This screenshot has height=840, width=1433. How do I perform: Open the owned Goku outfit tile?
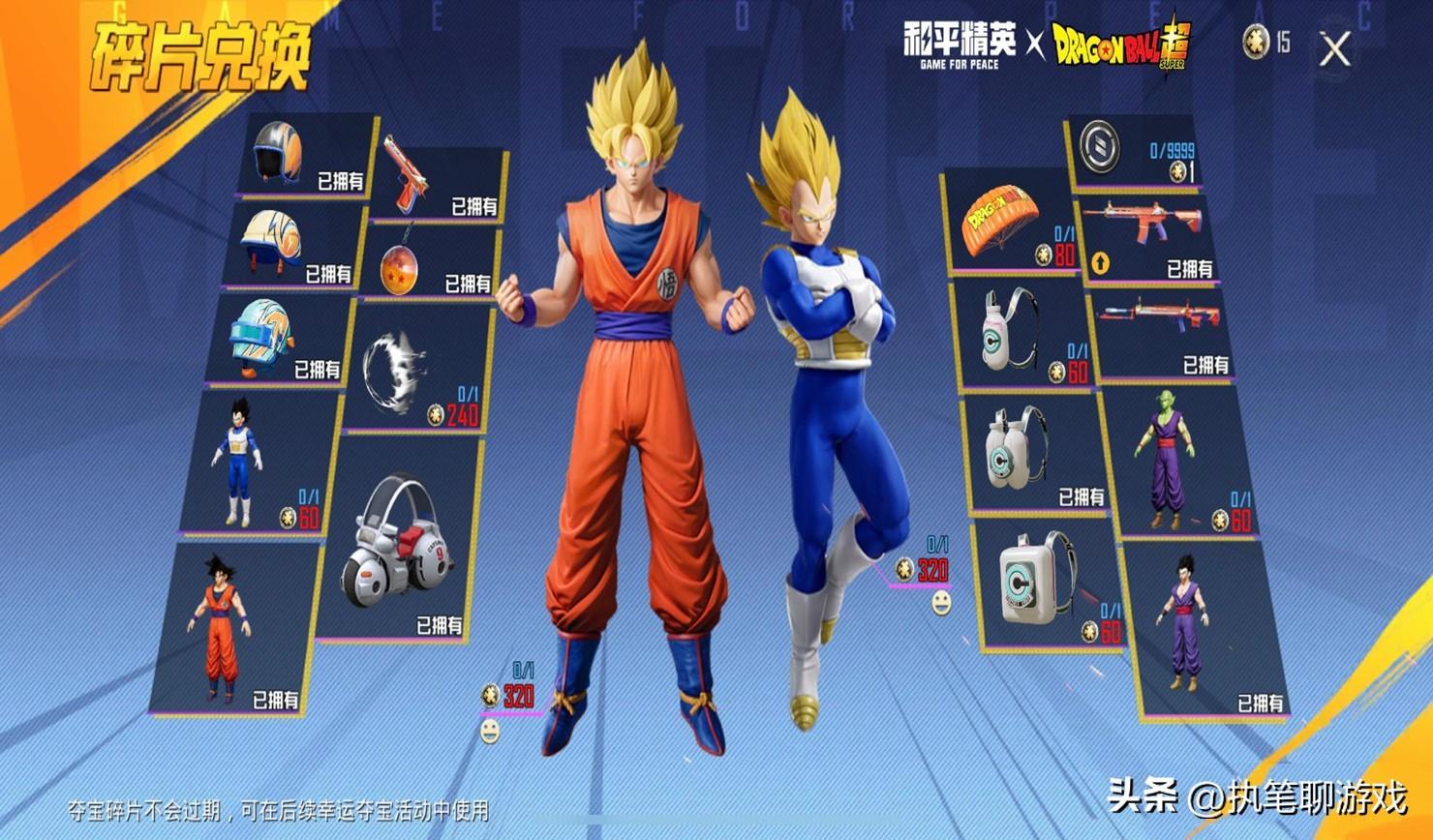(237, 629)
